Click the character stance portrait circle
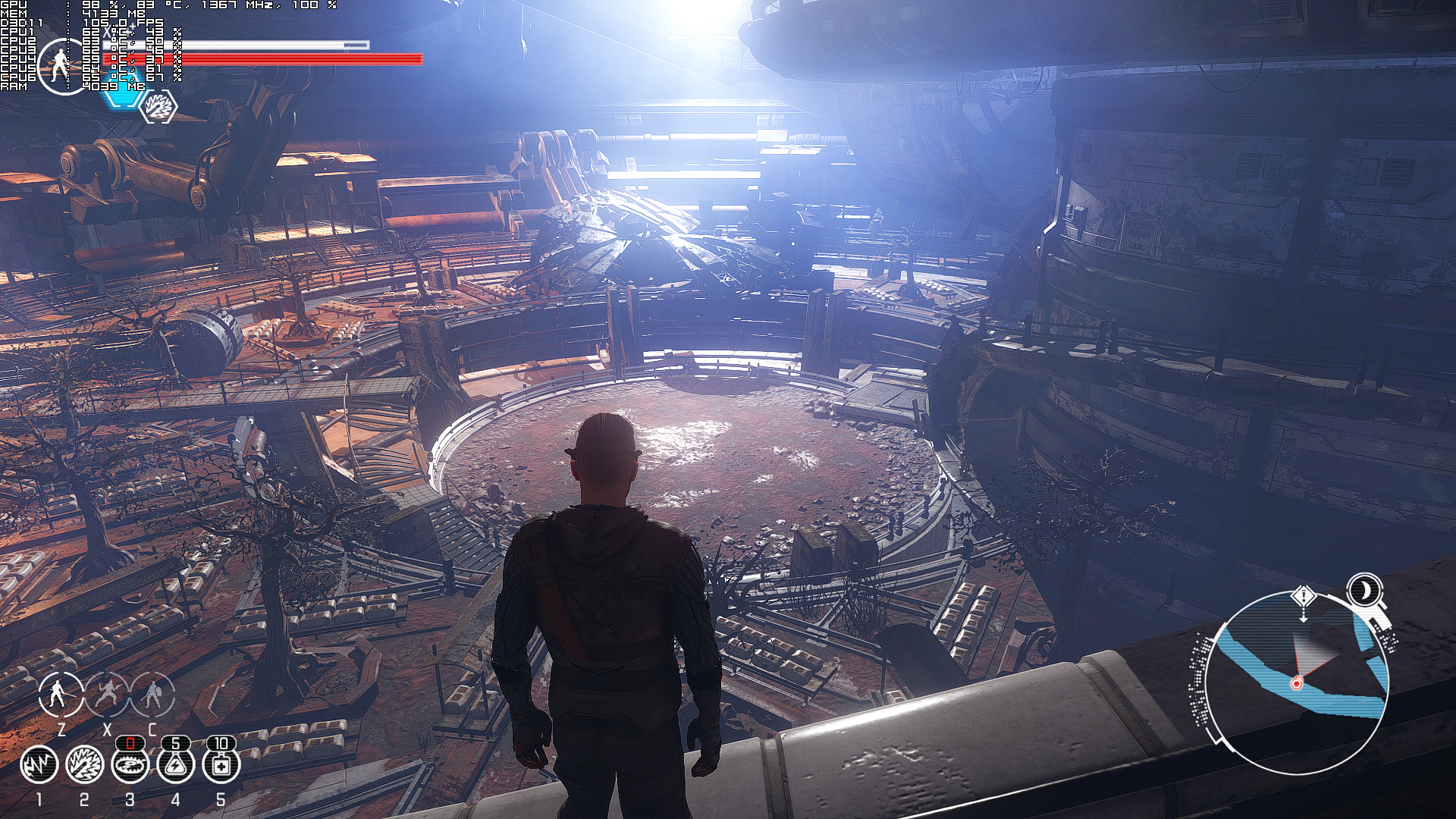The height and width of the screenshot is (819, 1456). pyautogui.click(x=60, y=67)
